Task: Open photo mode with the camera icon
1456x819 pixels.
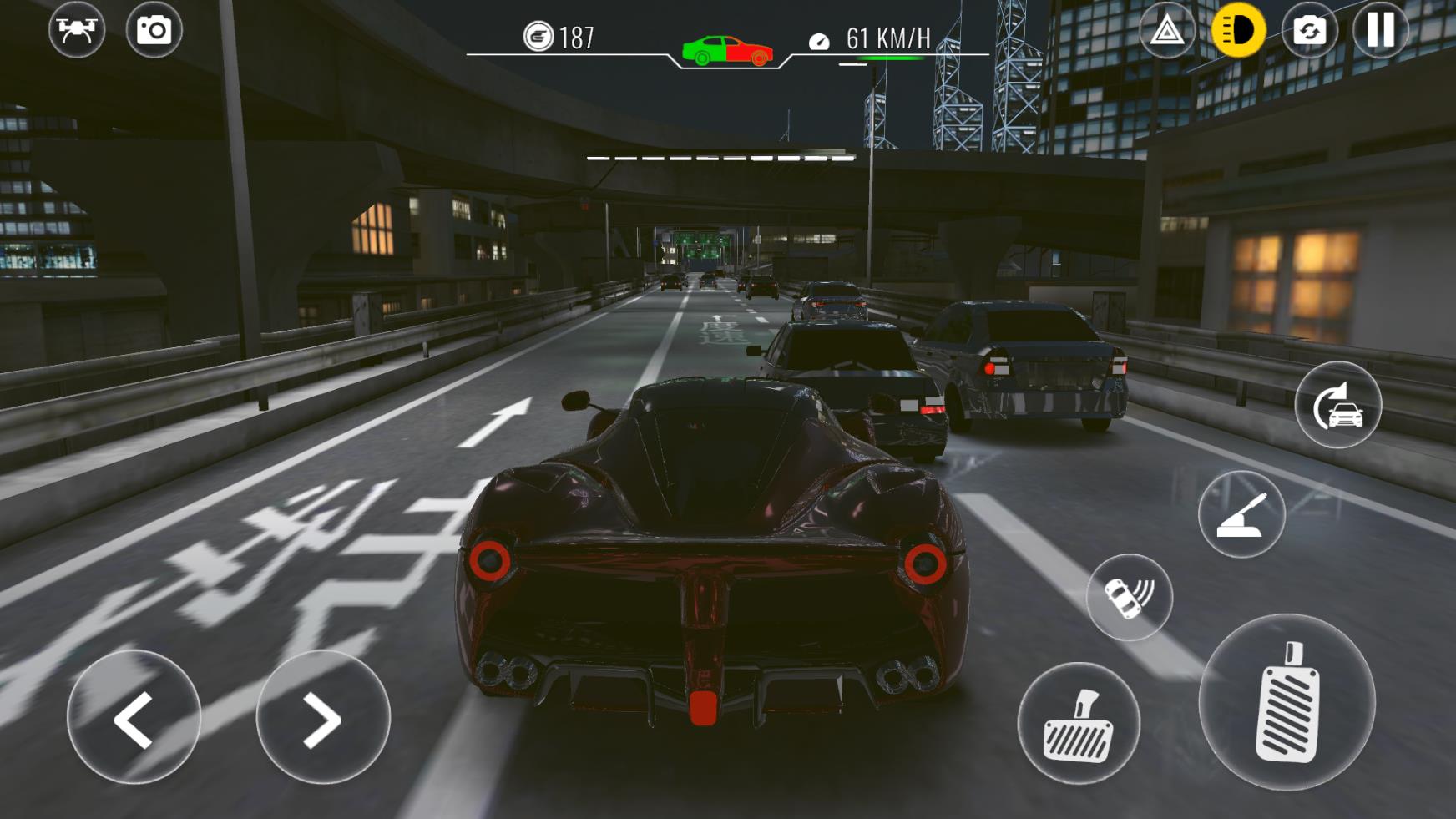Action: [x=156, y=32]
